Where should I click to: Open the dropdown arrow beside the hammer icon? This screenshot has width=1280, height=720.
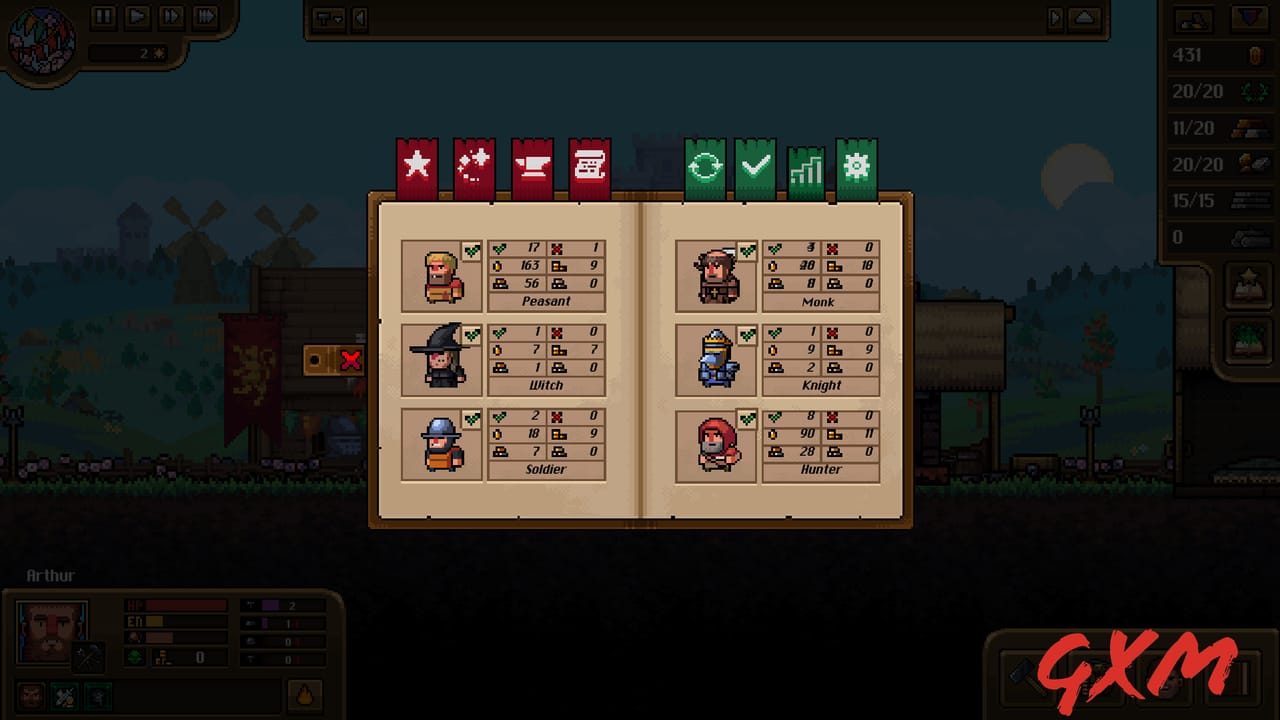338,20
